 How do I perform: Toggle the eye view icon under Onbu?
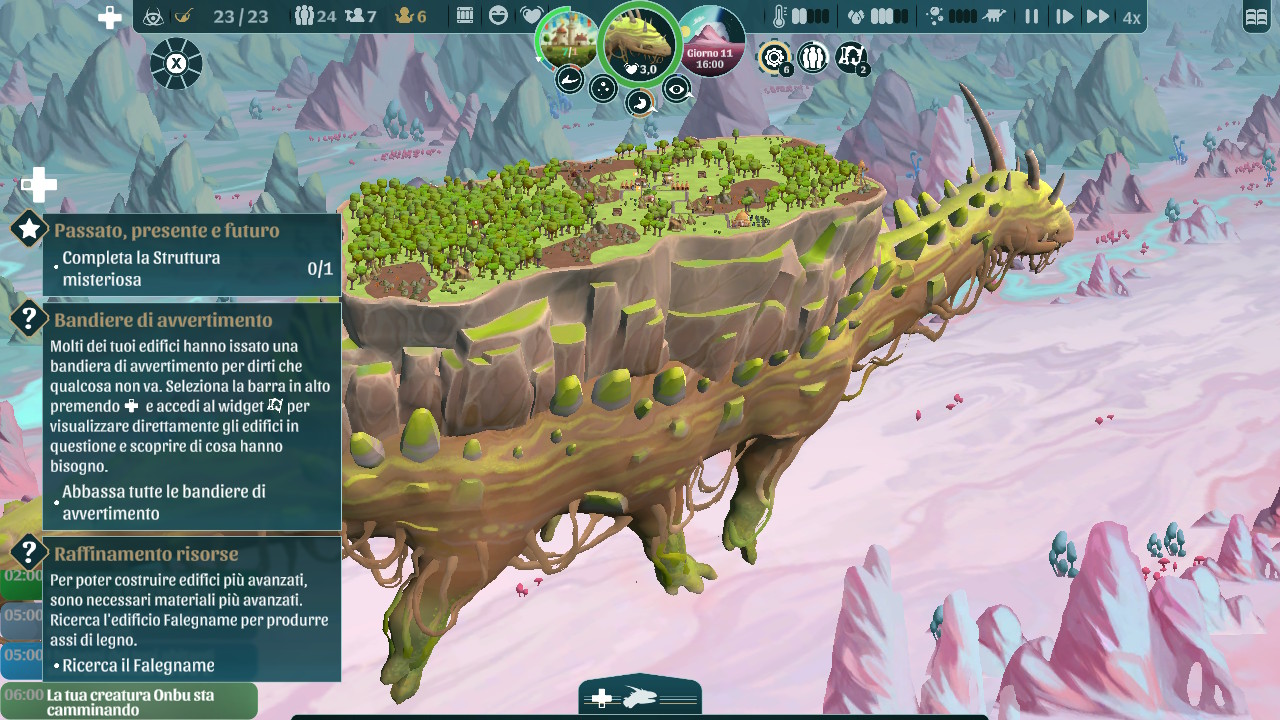coord(678,90)
